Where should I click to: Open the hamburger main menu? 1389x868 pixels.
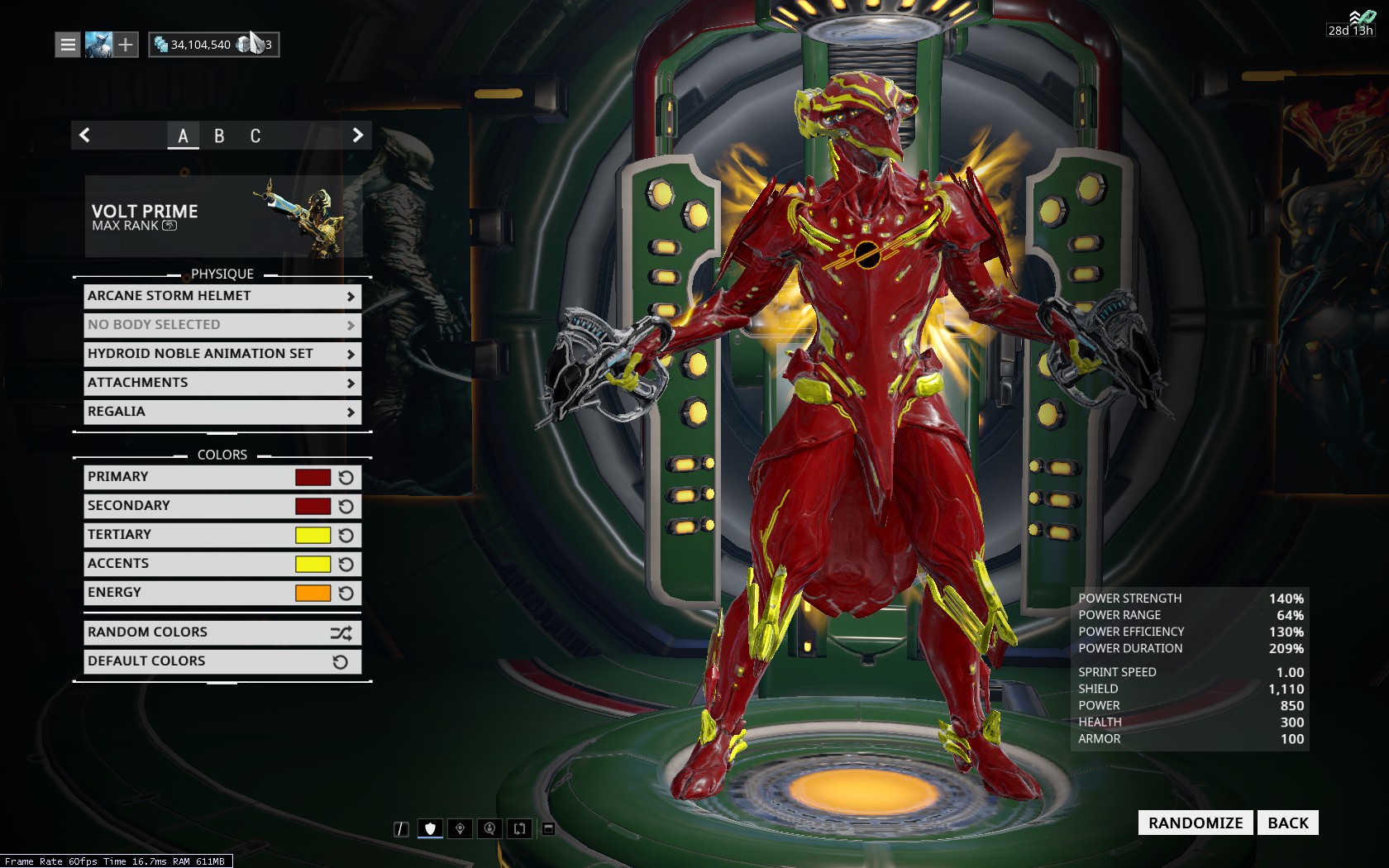tap(68, 45)
